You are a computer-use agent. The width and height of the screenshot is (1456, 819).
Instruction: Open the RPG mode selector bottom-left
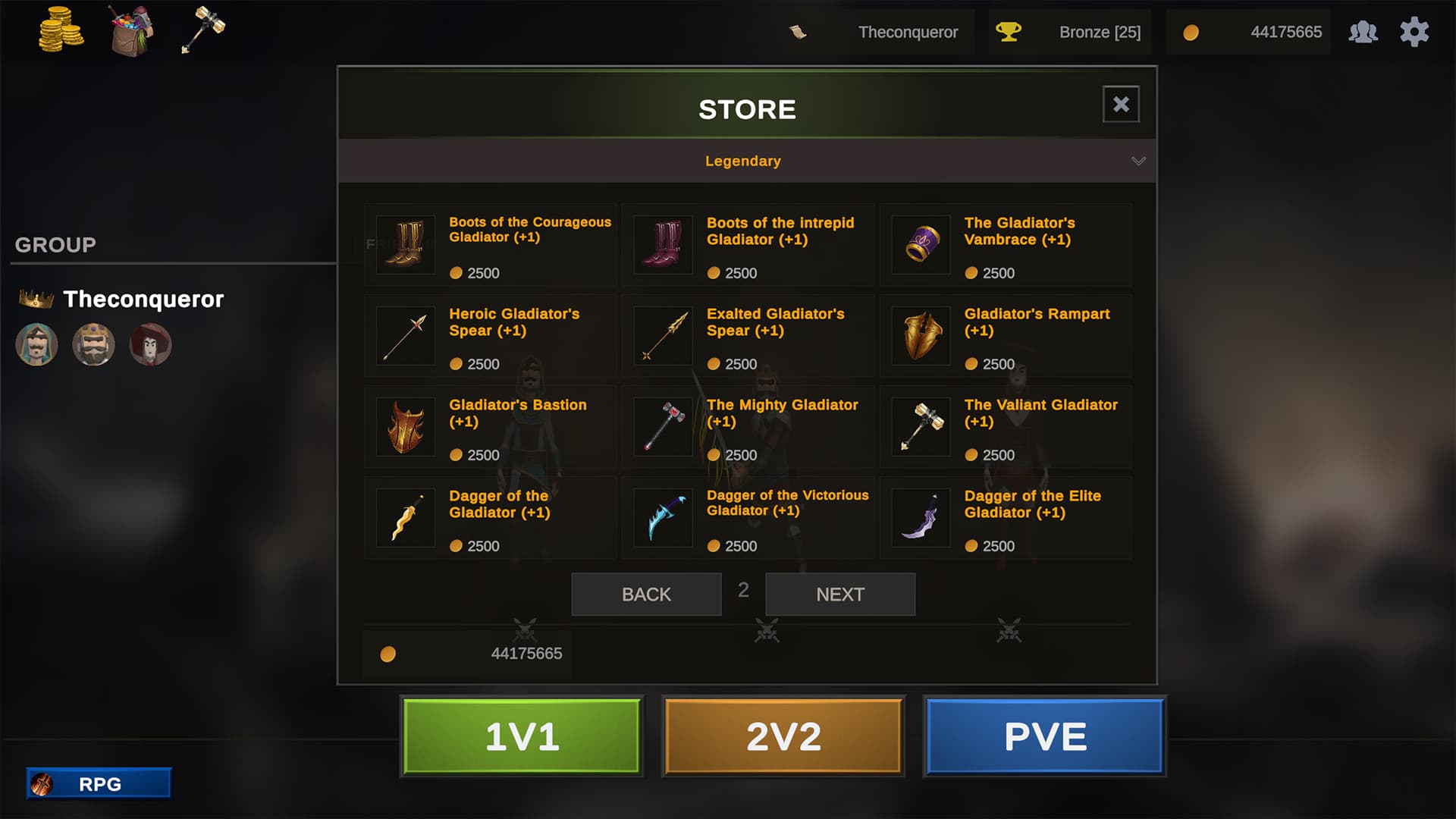99,783
